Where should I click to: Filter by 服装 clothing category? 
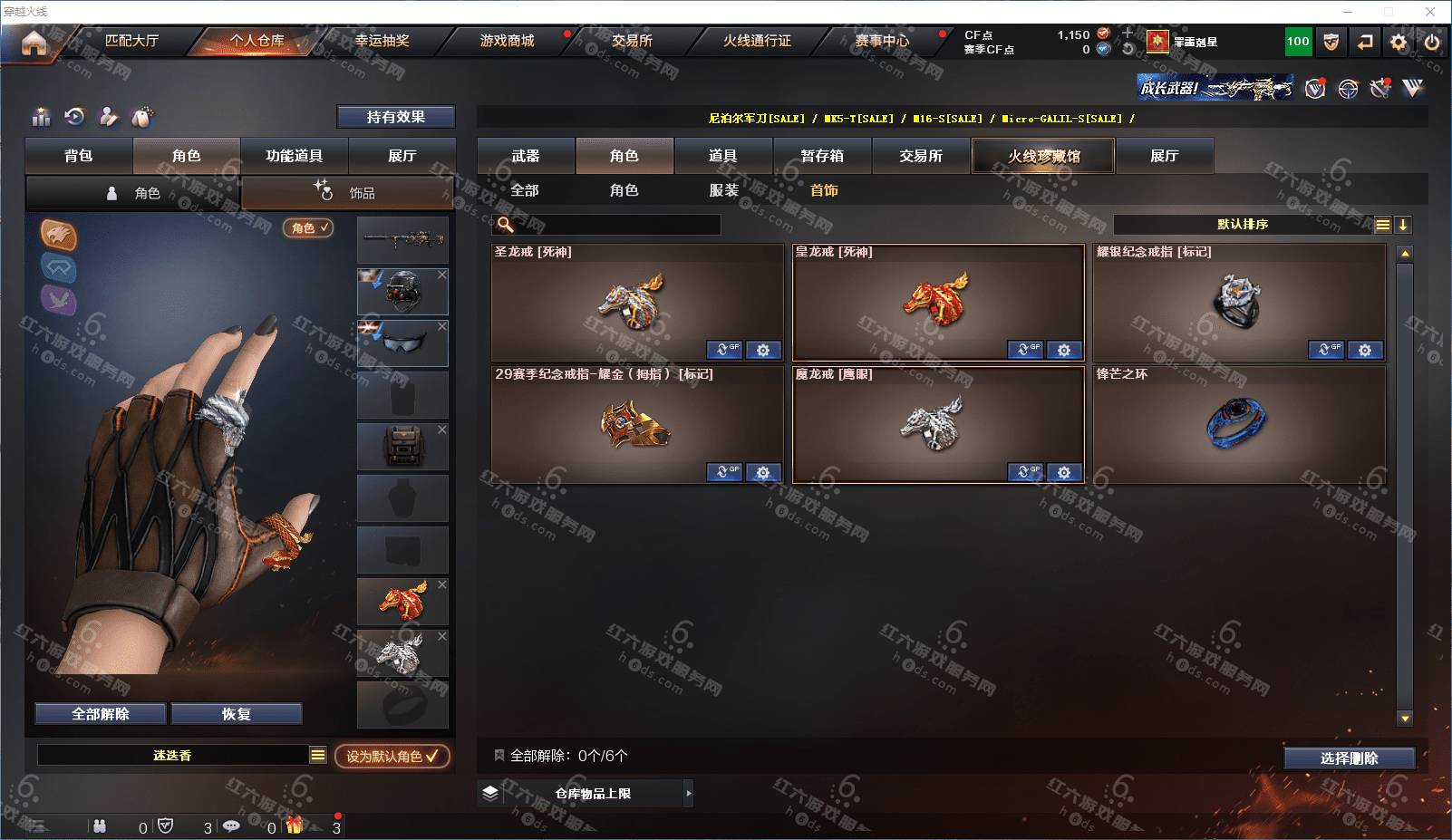[724, 190]
